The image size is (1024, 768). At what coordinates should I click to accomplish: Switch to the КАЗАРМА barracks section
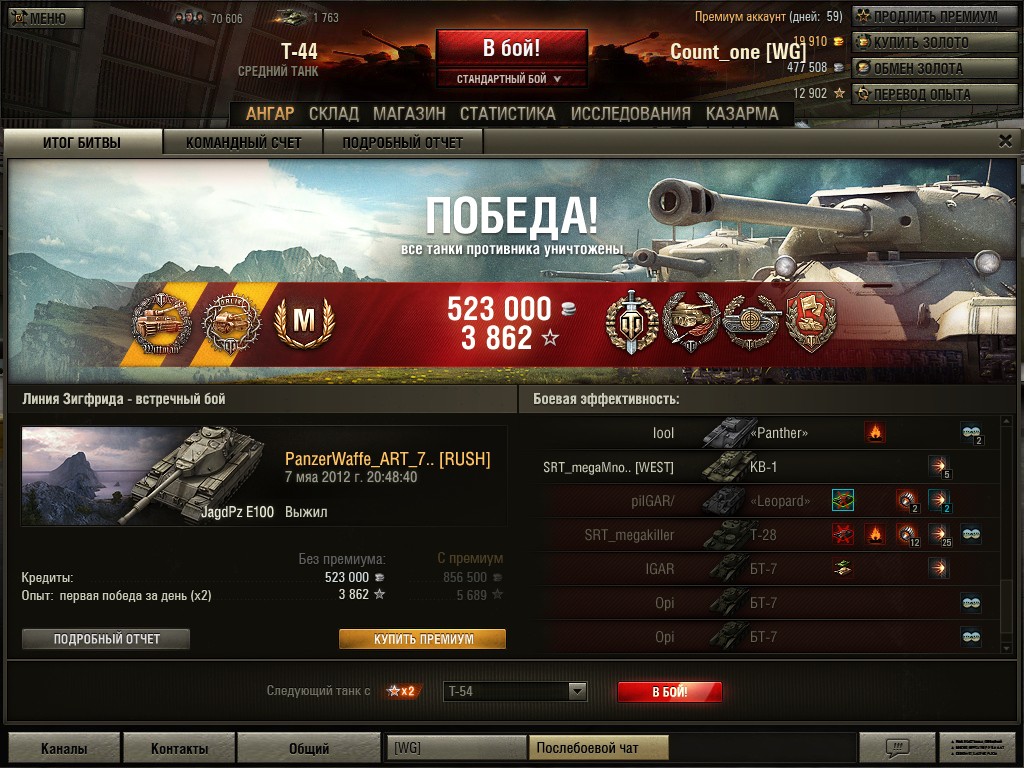[742, 114]
